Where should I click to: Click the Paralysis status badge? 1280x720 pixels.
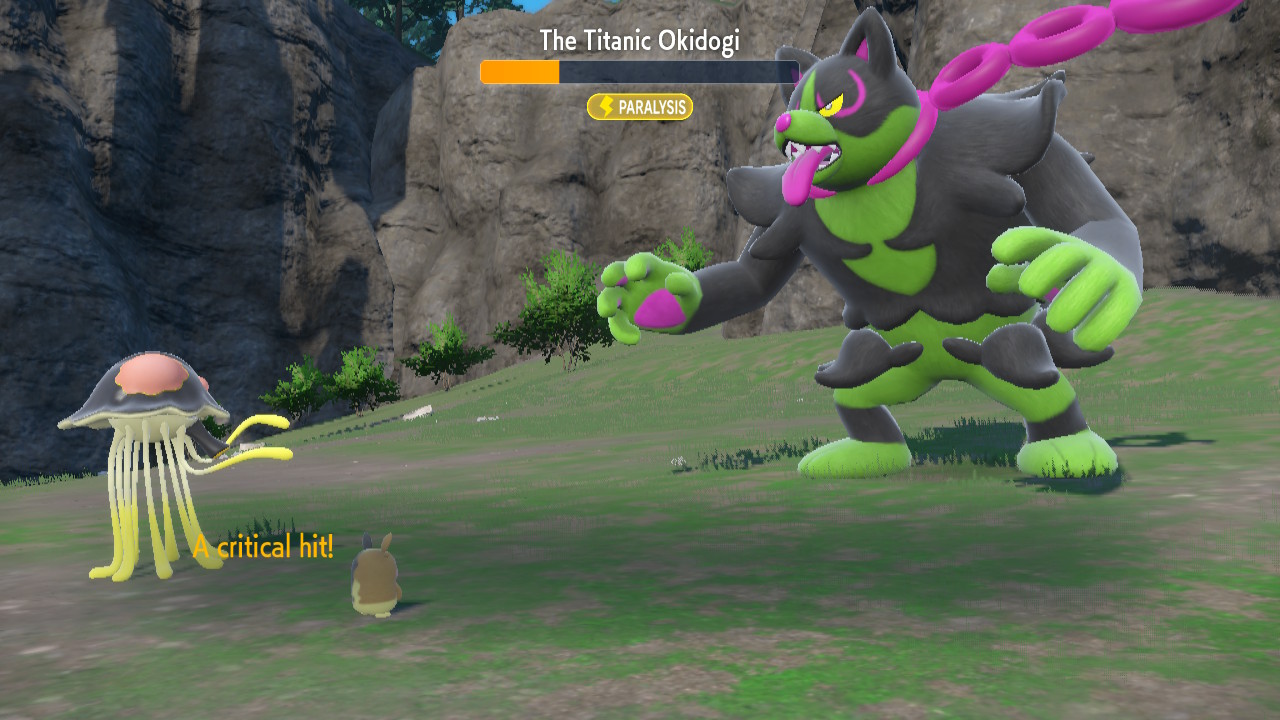[x=640, y=107]
